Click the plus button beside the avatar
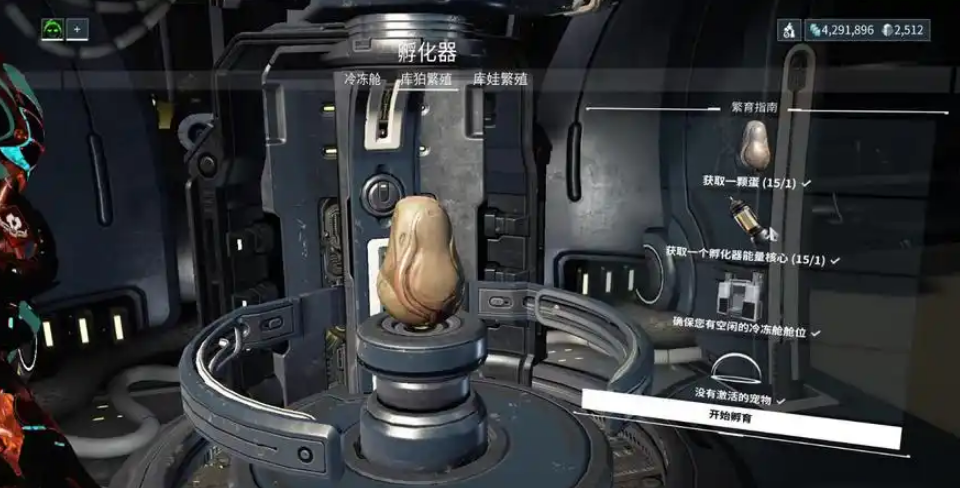Image resolution: width=960 pixels, height=488 pixels. (77, 29)
